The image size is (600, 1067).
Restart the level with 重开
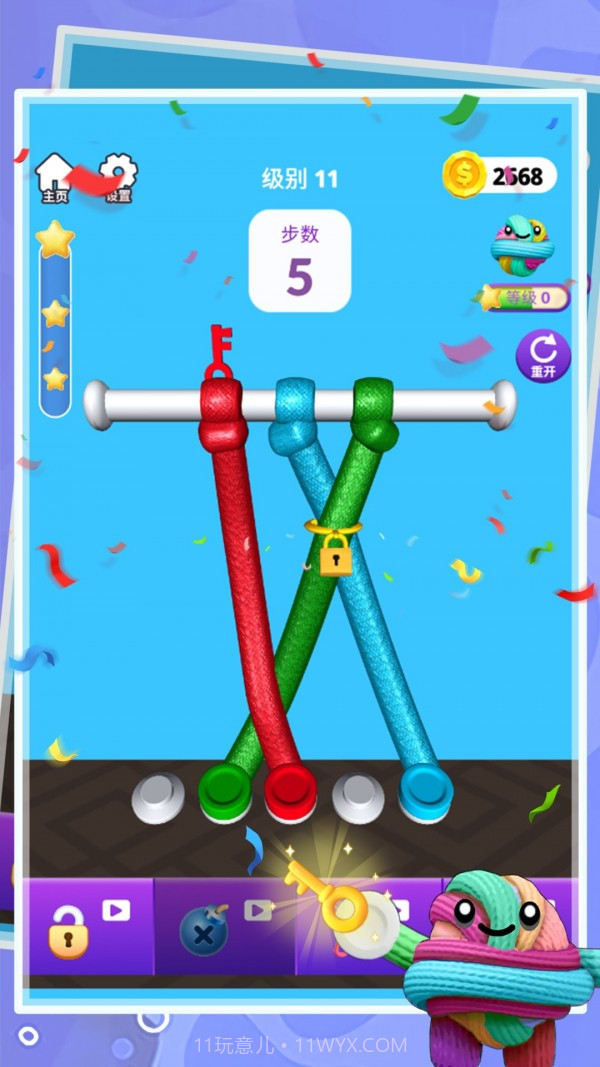[543, 356]
